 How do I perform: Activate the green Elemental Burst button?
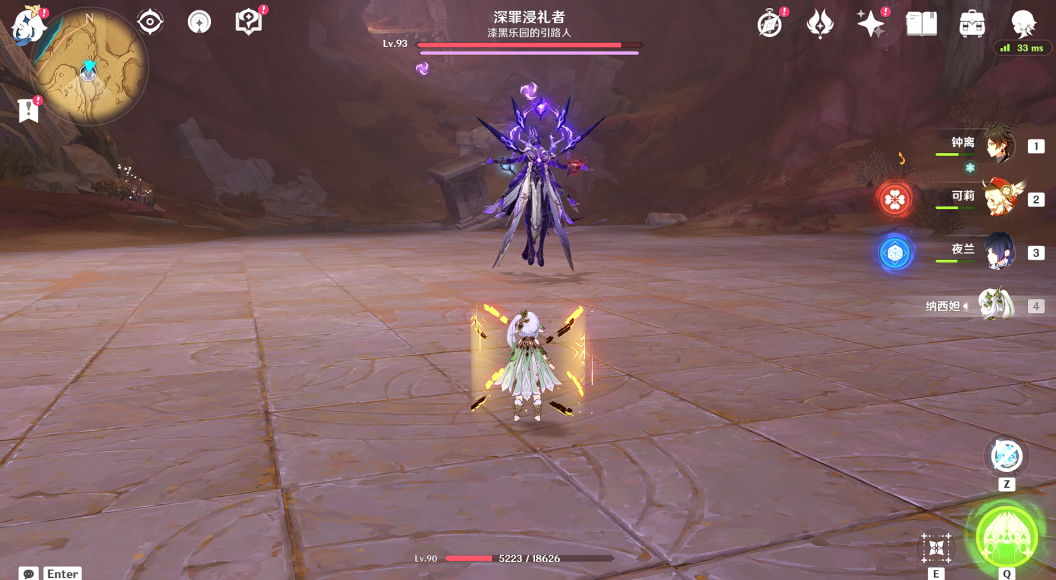point(1006,536)
